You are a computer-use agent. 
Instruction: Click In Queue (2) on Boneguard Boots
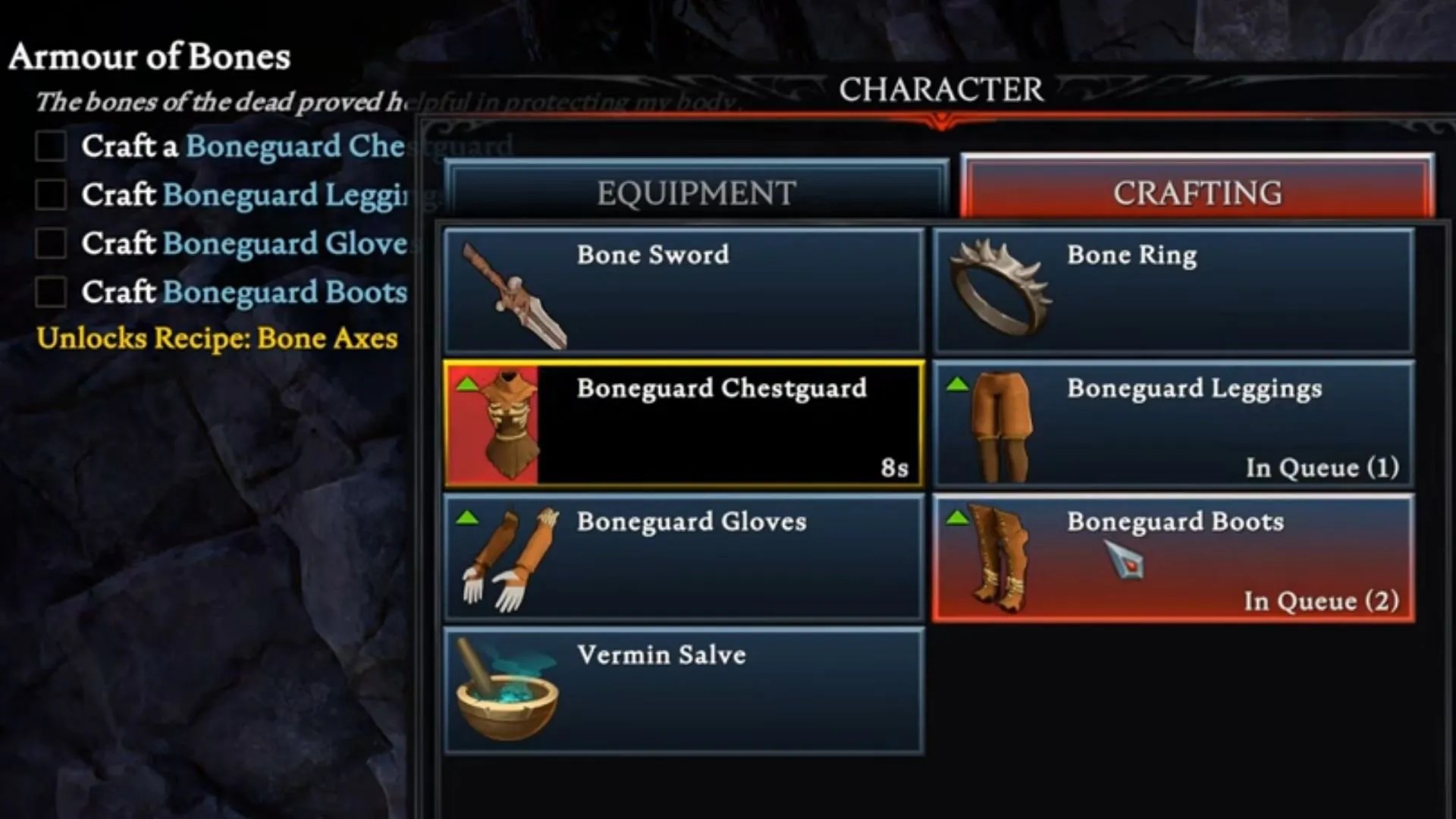1323,601
